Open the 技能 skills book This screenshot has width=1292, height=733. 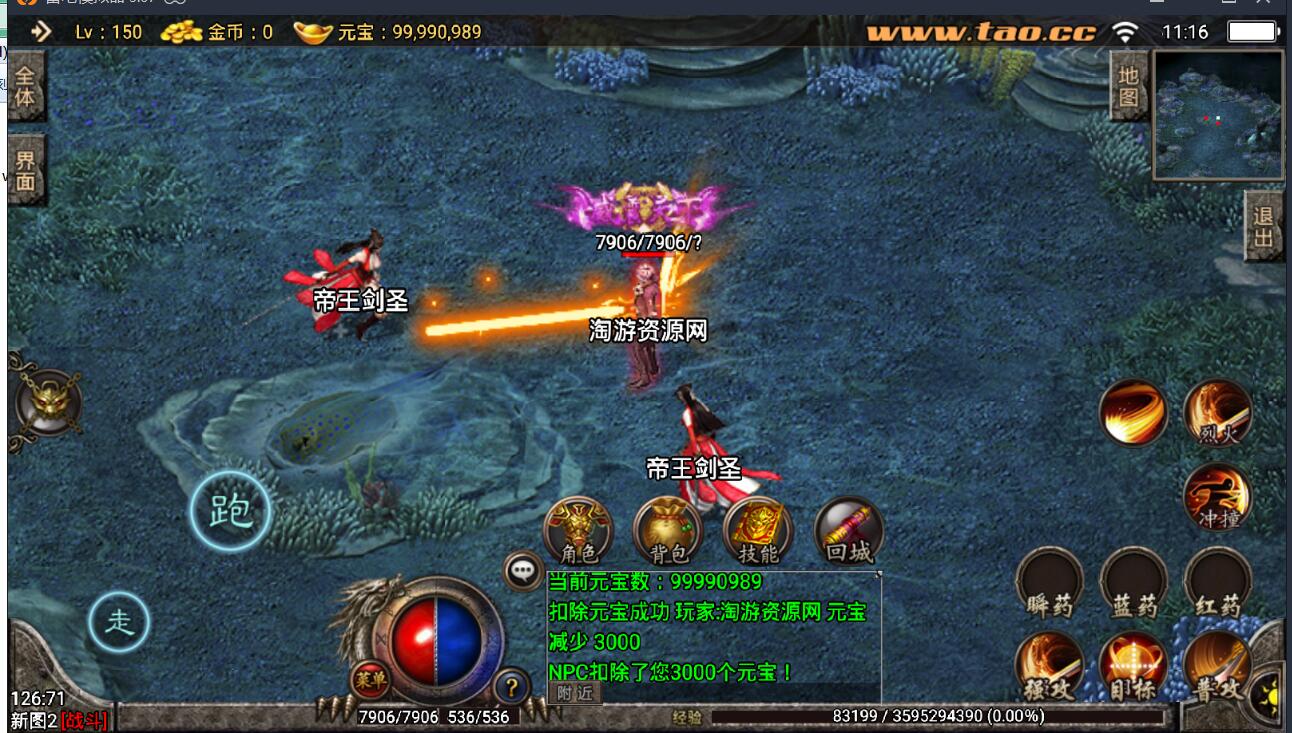click(x=758, y=531)
